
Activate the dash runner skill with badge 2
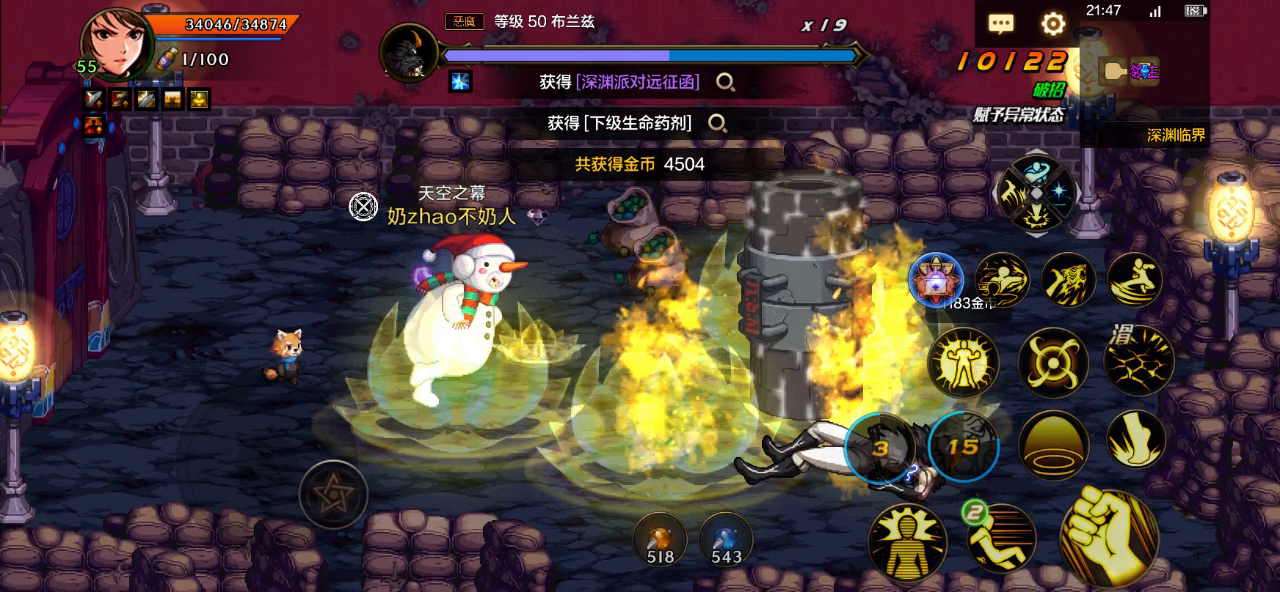tap(1000, 537)
